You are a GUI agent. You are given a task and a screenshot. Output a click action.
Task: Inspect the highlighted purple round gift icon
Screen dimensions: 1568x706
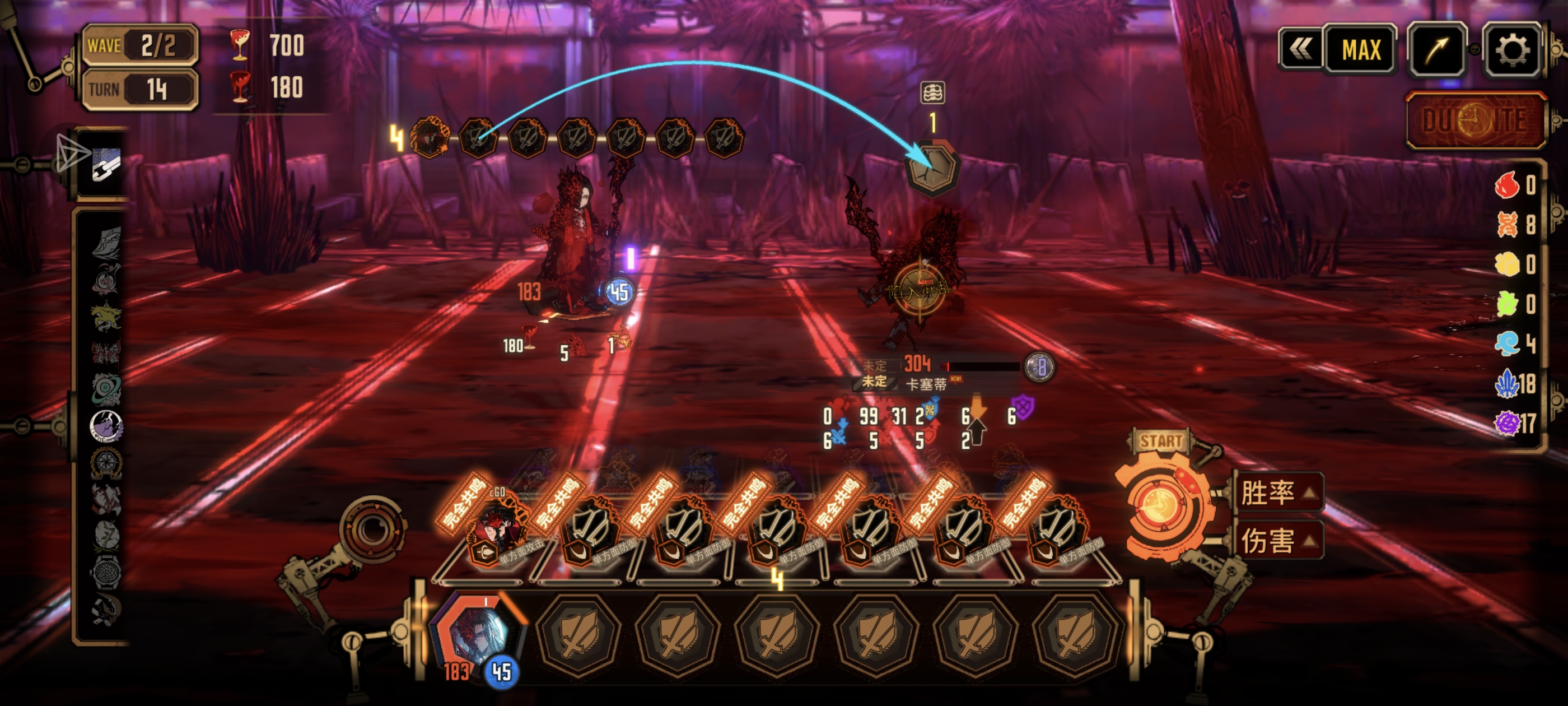pos(106,425)
